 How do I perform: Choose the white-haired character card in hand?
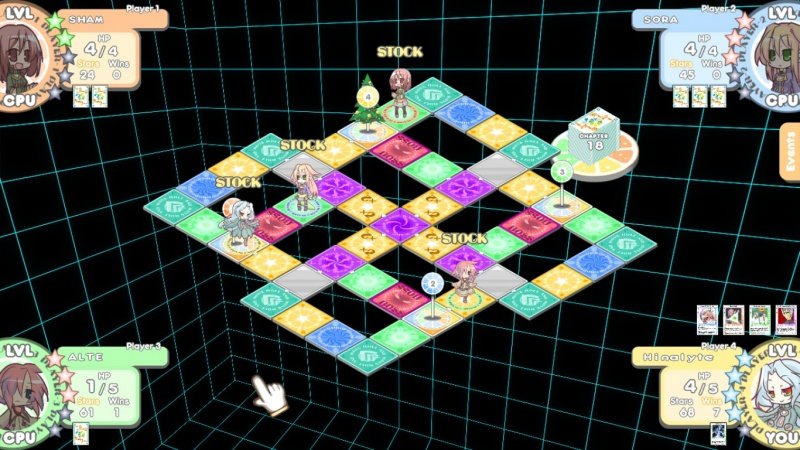click(x=706, y=320)
